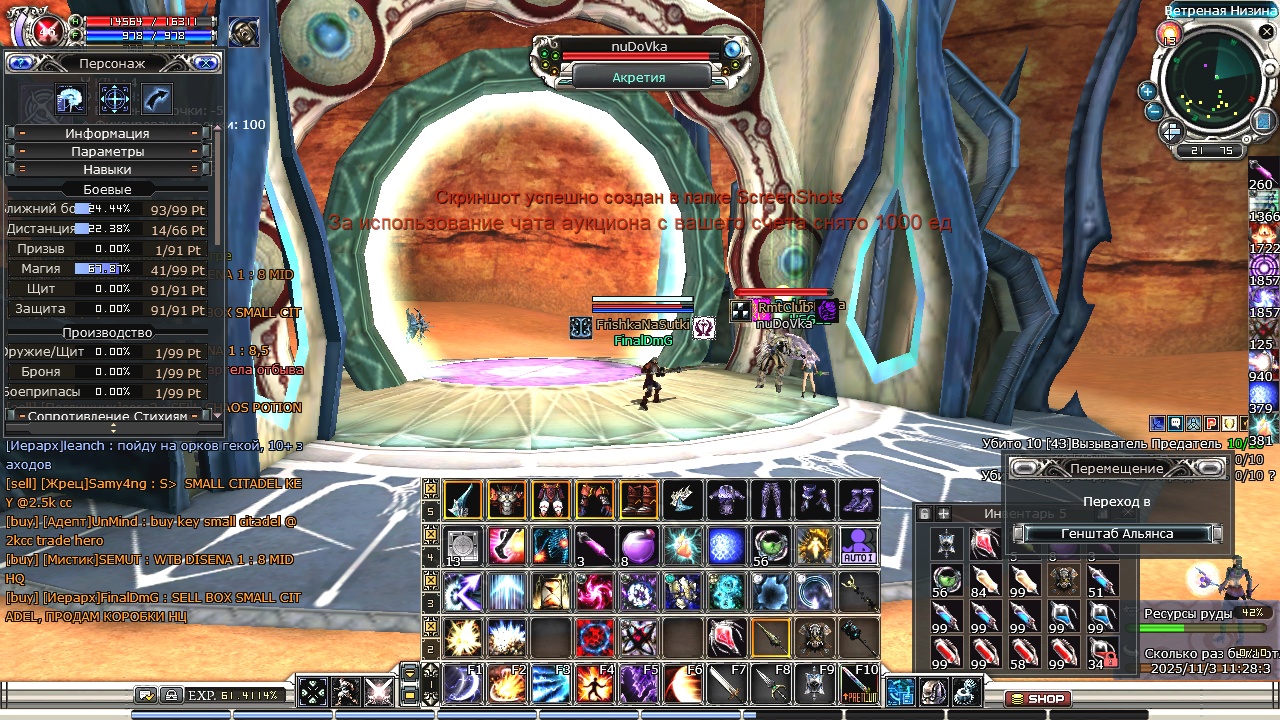
Task: Toggle the Навыки section header
Action: (x=107, y=169)
